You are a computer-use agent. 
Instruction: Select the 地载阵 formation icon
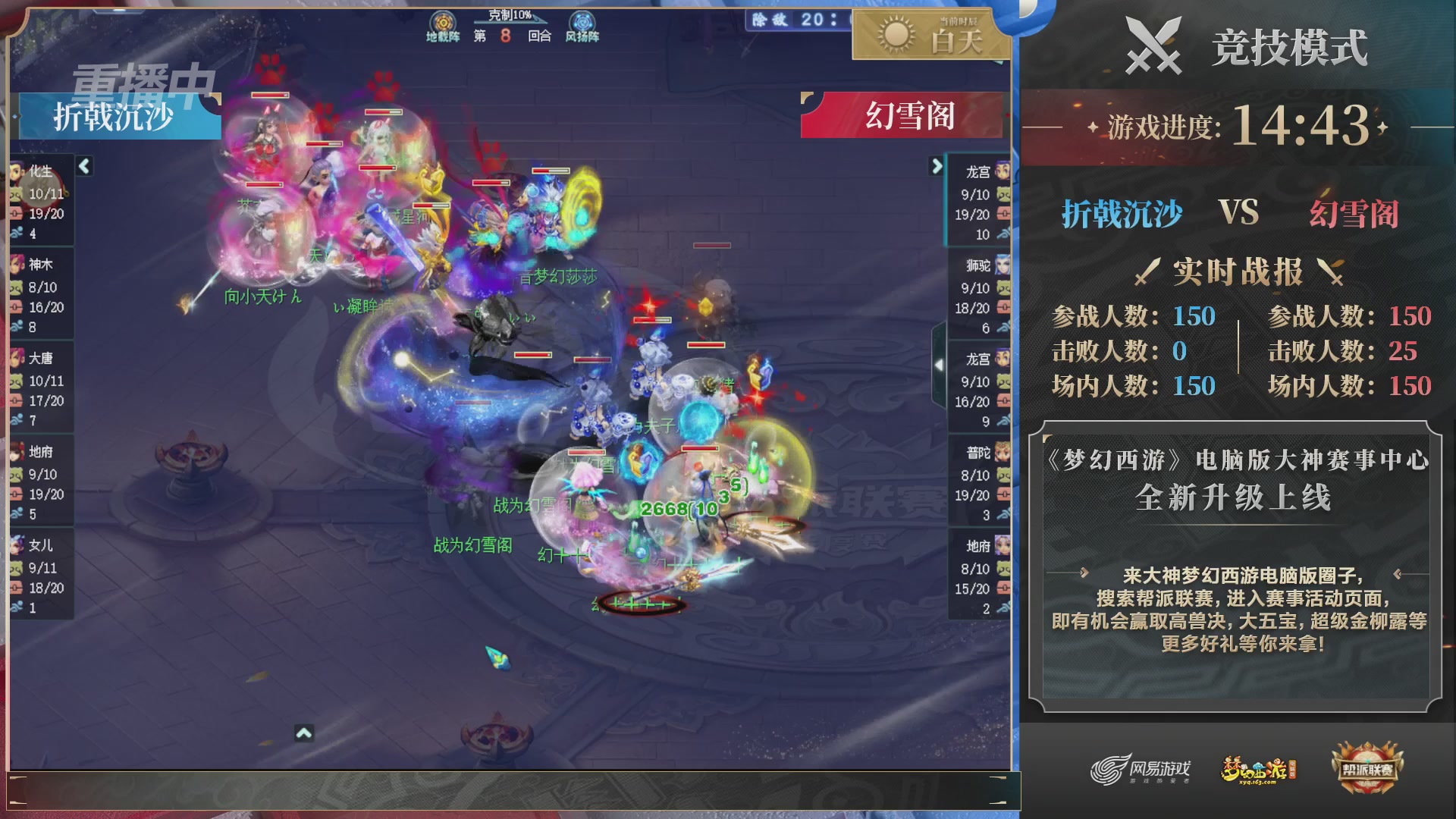click(442, 20)
